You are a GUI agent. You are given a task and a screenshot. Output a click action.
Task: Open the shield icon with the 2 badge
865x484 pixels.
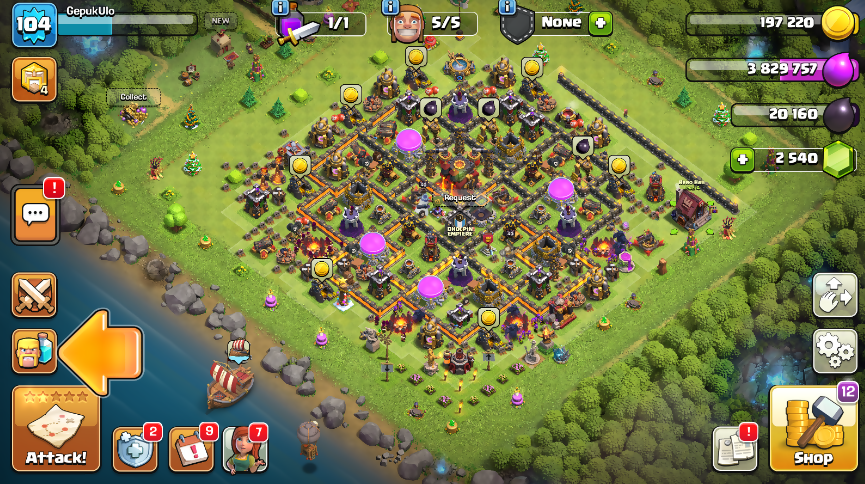135,448
